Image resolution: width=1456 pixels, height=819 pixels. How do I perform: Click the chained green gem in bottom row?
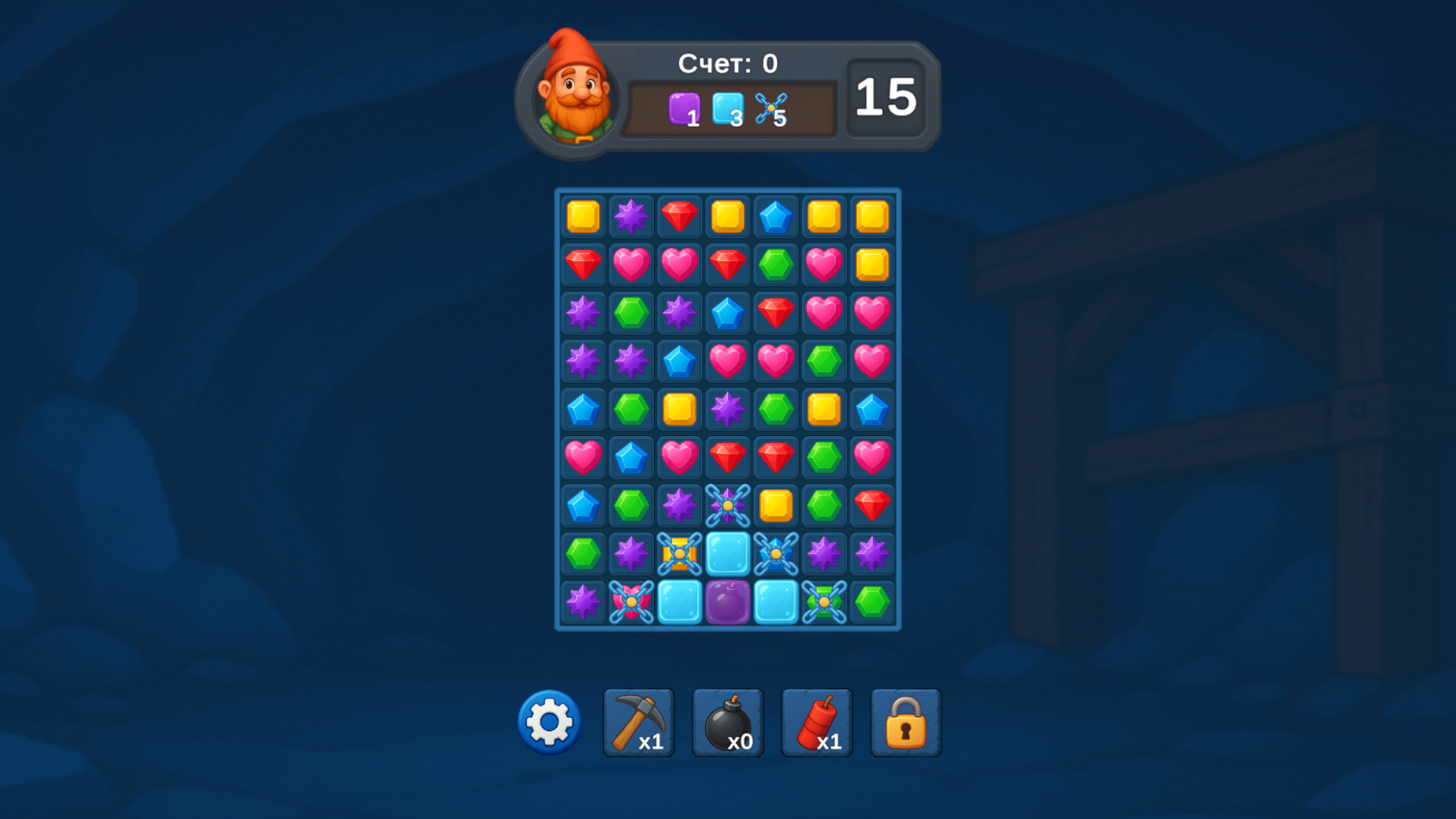pyautogui.click(x=825, y=601)
